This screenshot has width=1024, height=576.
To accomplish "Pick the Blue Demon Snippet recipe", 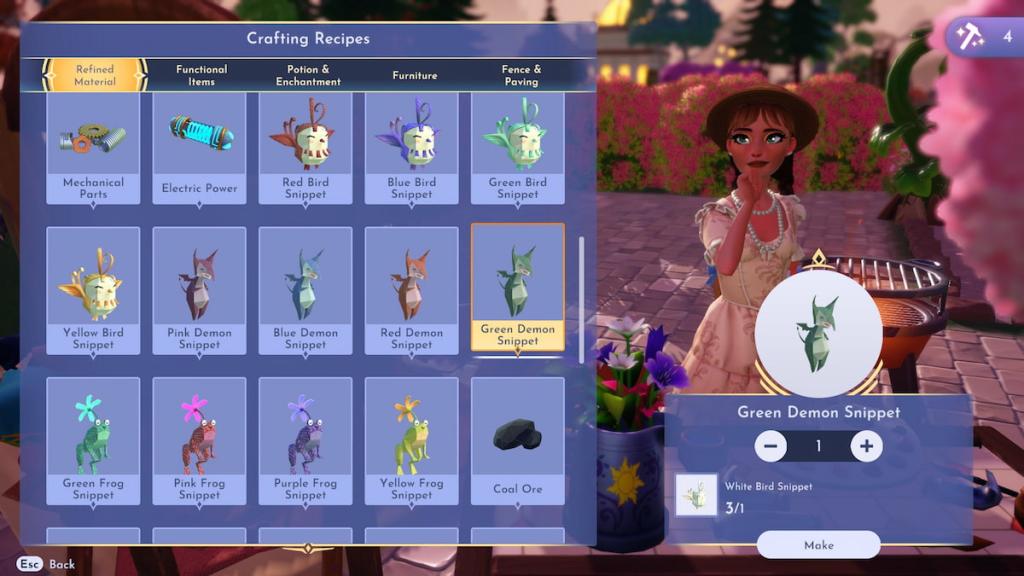I will coord(306,290).
